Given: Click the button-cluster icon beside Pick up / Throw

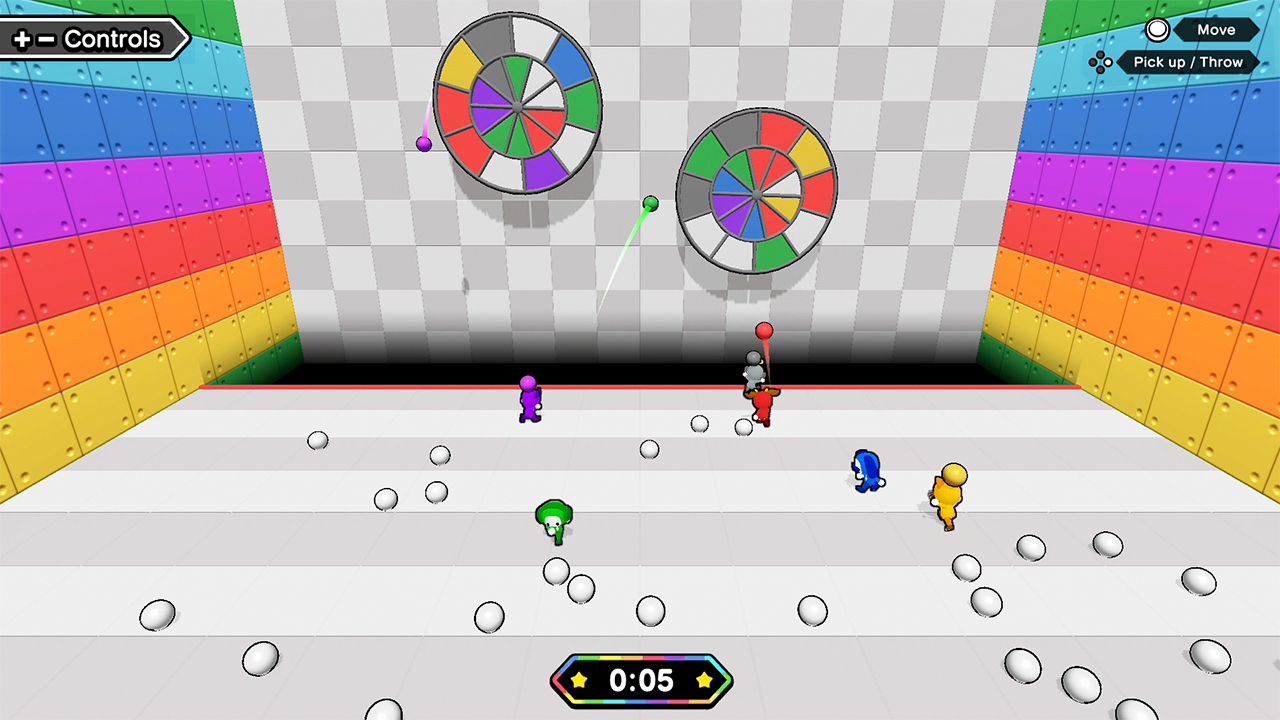Looking at the screenshot, I should click(x=1101, y=62).
